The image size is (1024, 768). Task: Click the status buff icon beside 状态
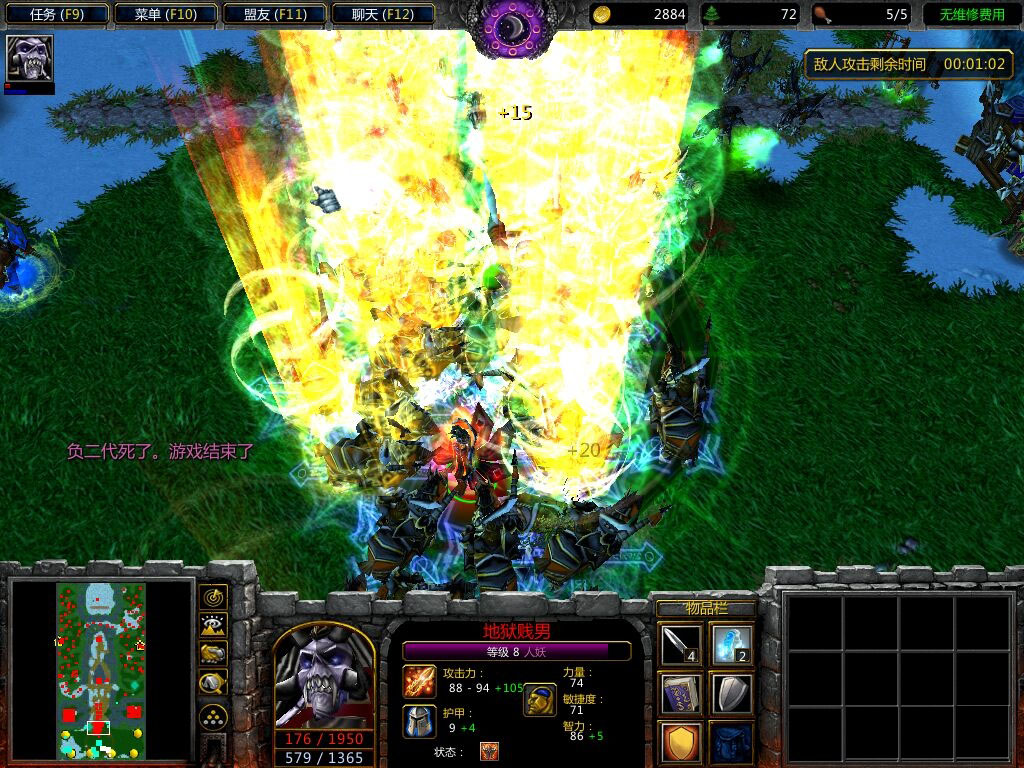489,751
